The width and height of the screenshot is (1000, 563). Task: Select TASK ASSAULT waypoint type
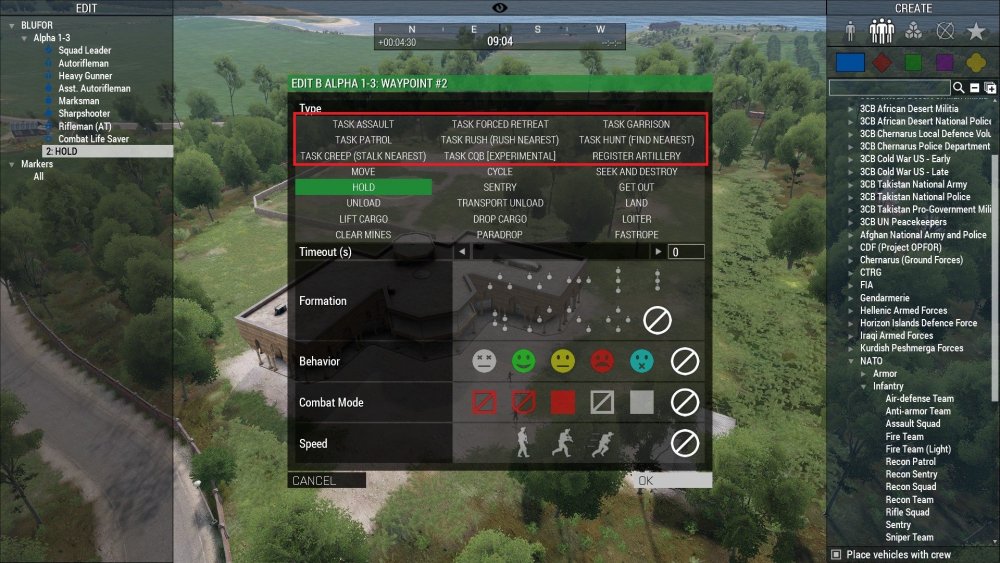click(x=363, y=124)
